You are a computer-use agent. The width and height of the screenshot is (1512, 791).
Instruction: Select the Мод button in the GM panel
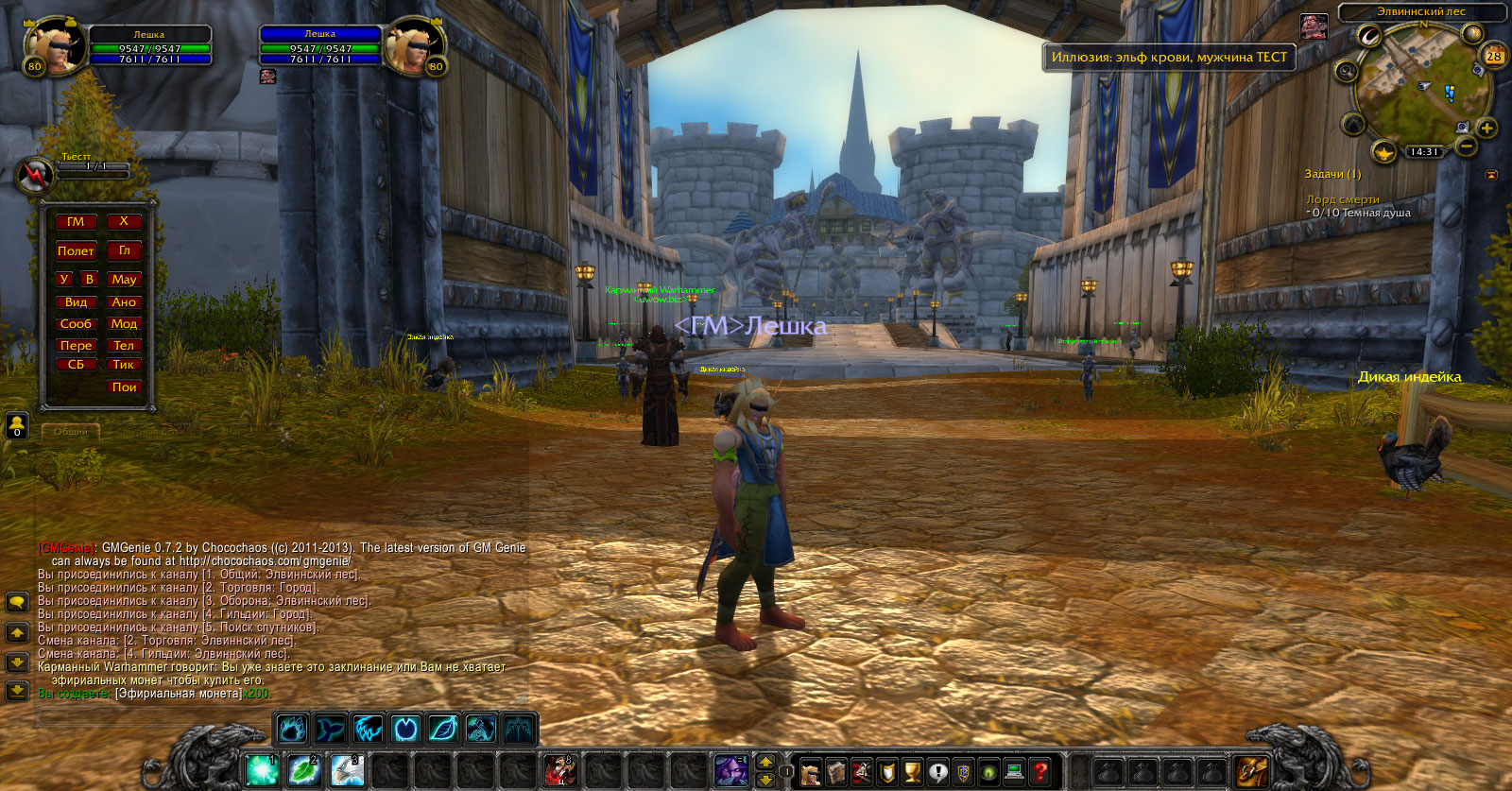[124, 324]
